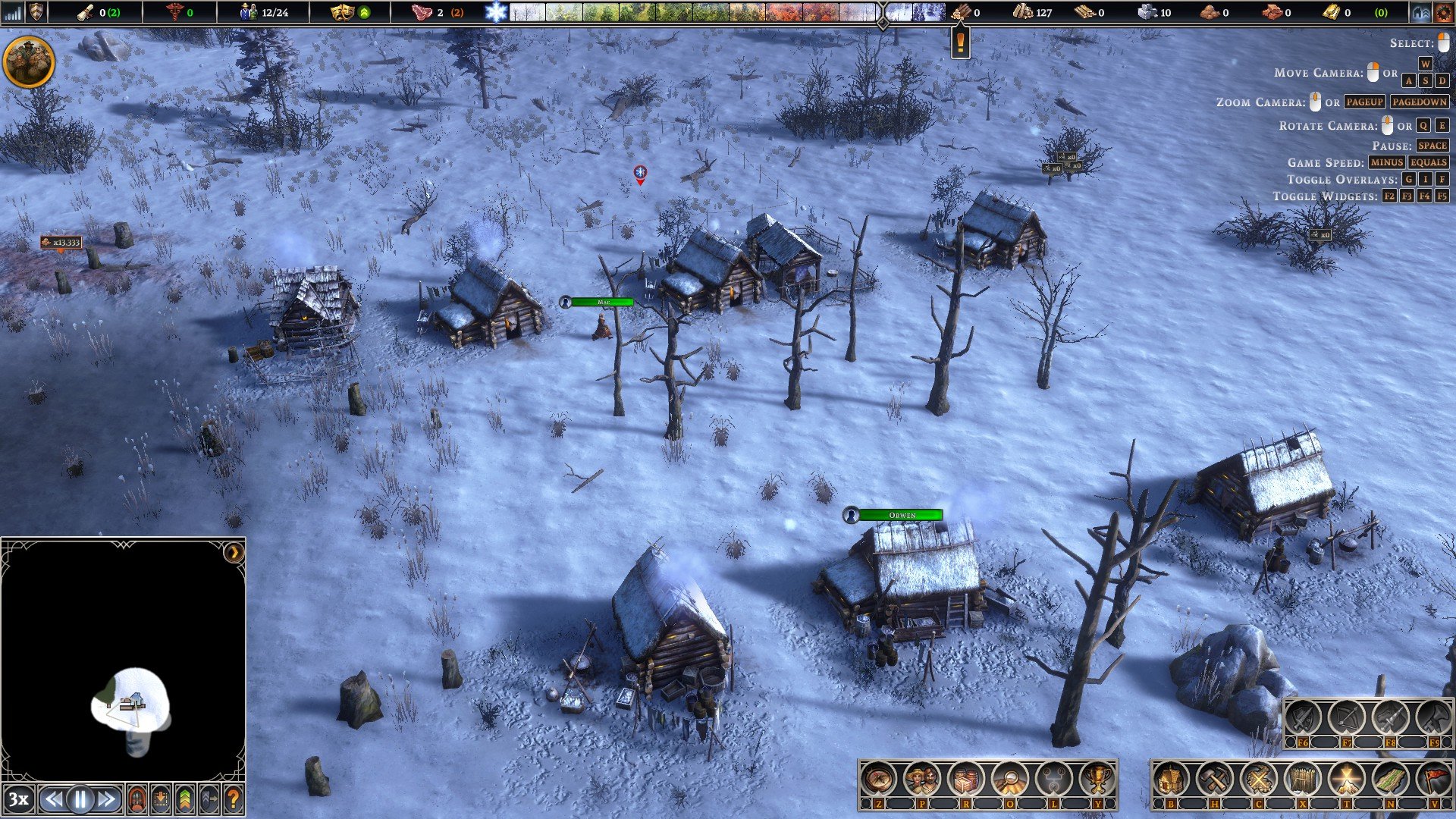Click the minimap to move the camera
Screen dimensions: 1456x819
[x=130, y=701]
